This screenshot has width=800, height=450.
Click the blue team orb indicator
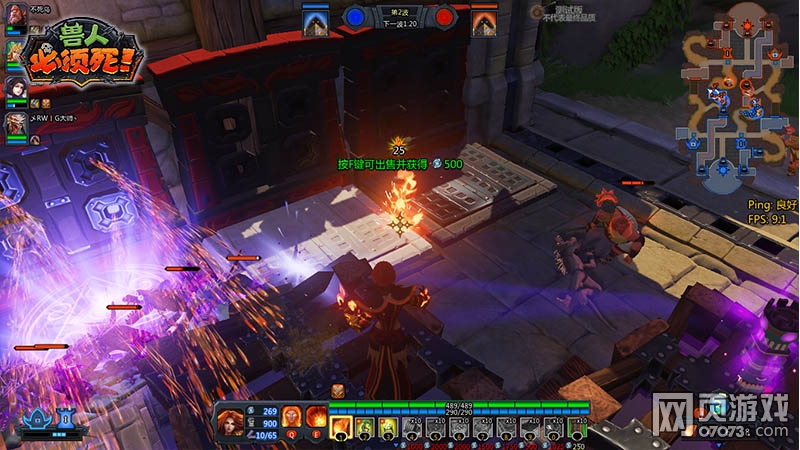point(355,17)
